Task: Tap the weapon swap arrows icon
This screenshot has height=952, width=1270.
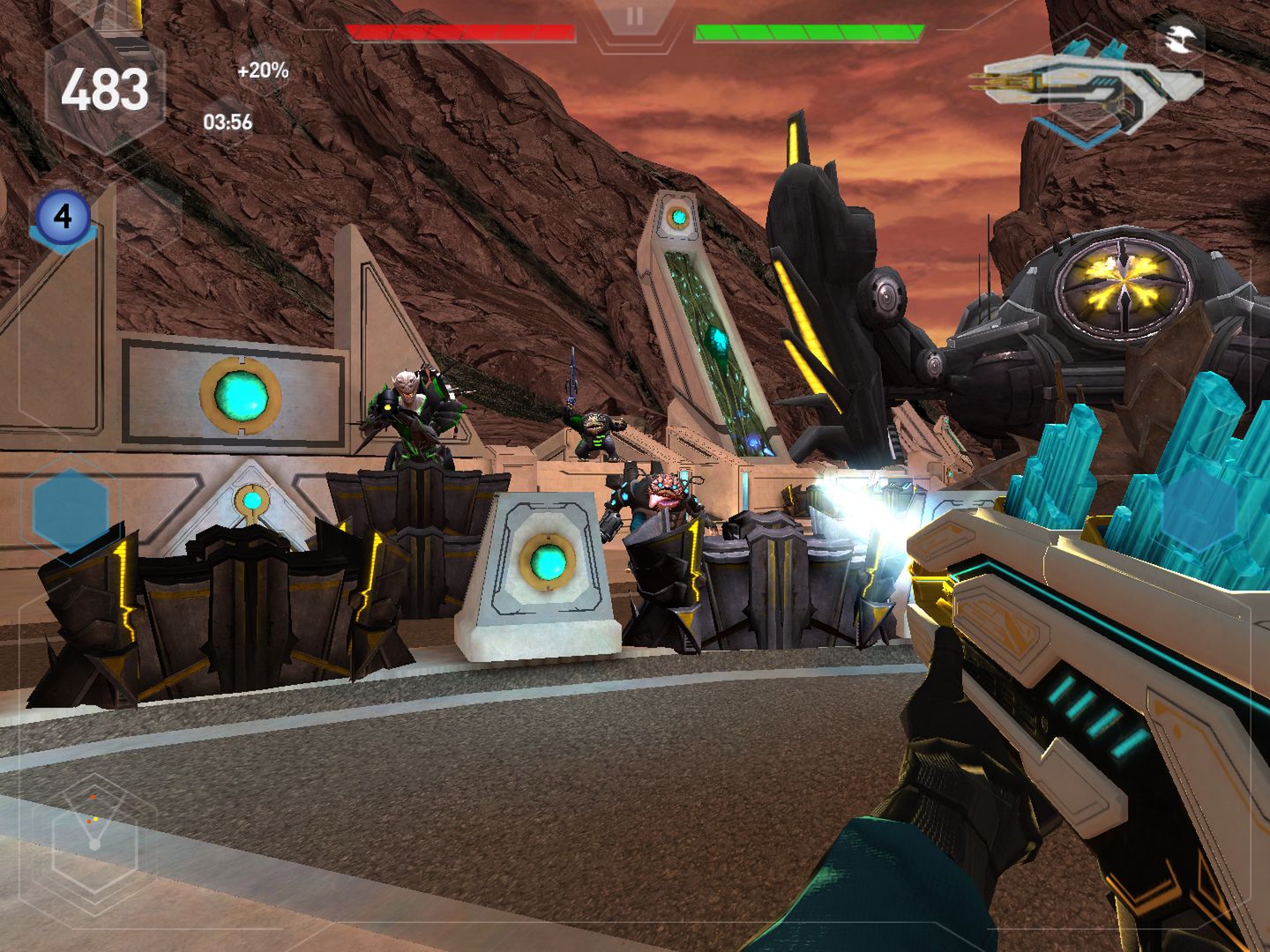Action: click(x=1179, y=38)
